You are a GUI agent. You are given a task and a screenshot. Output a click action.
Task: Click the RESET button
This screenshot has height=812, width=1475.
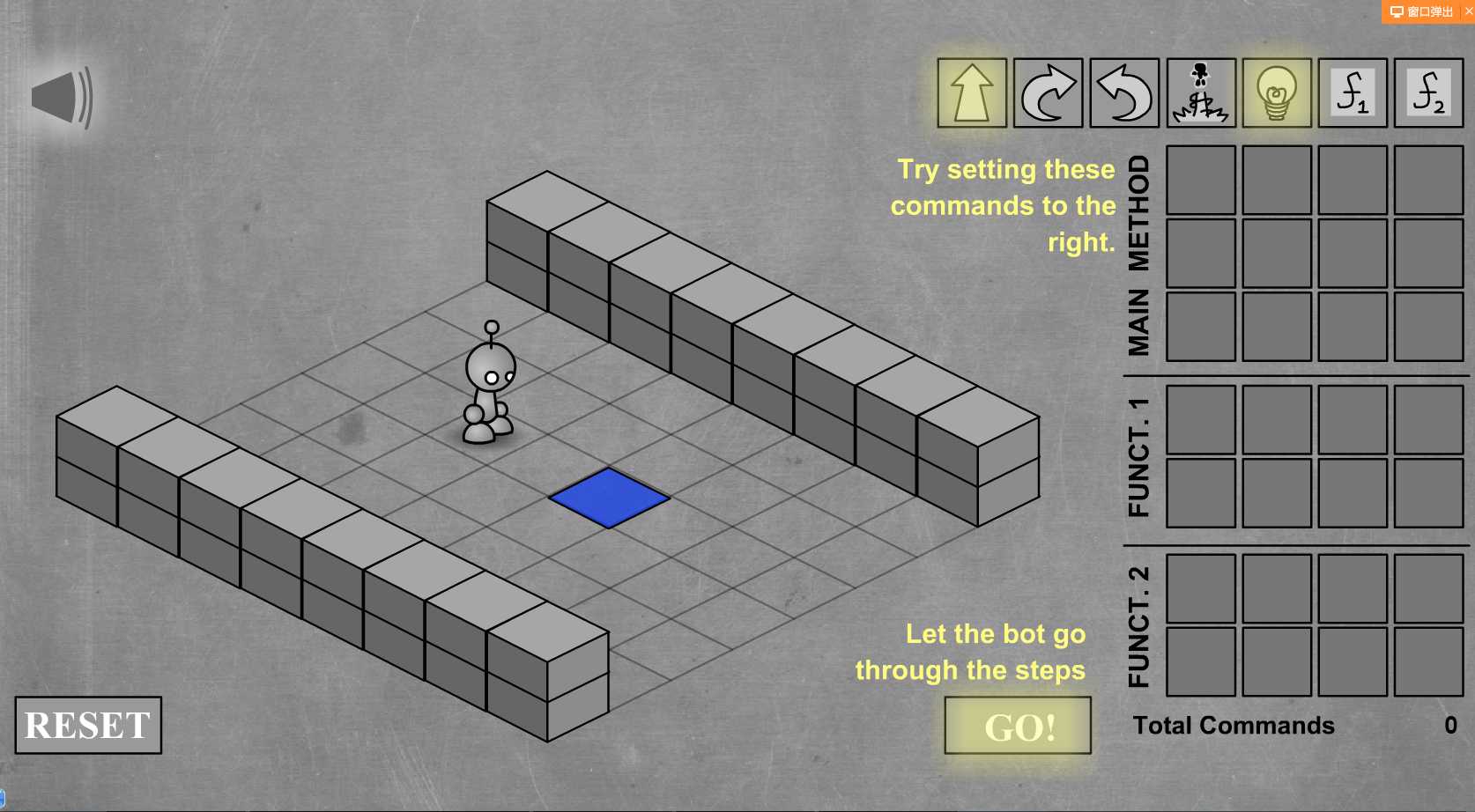tap(88, 726)
